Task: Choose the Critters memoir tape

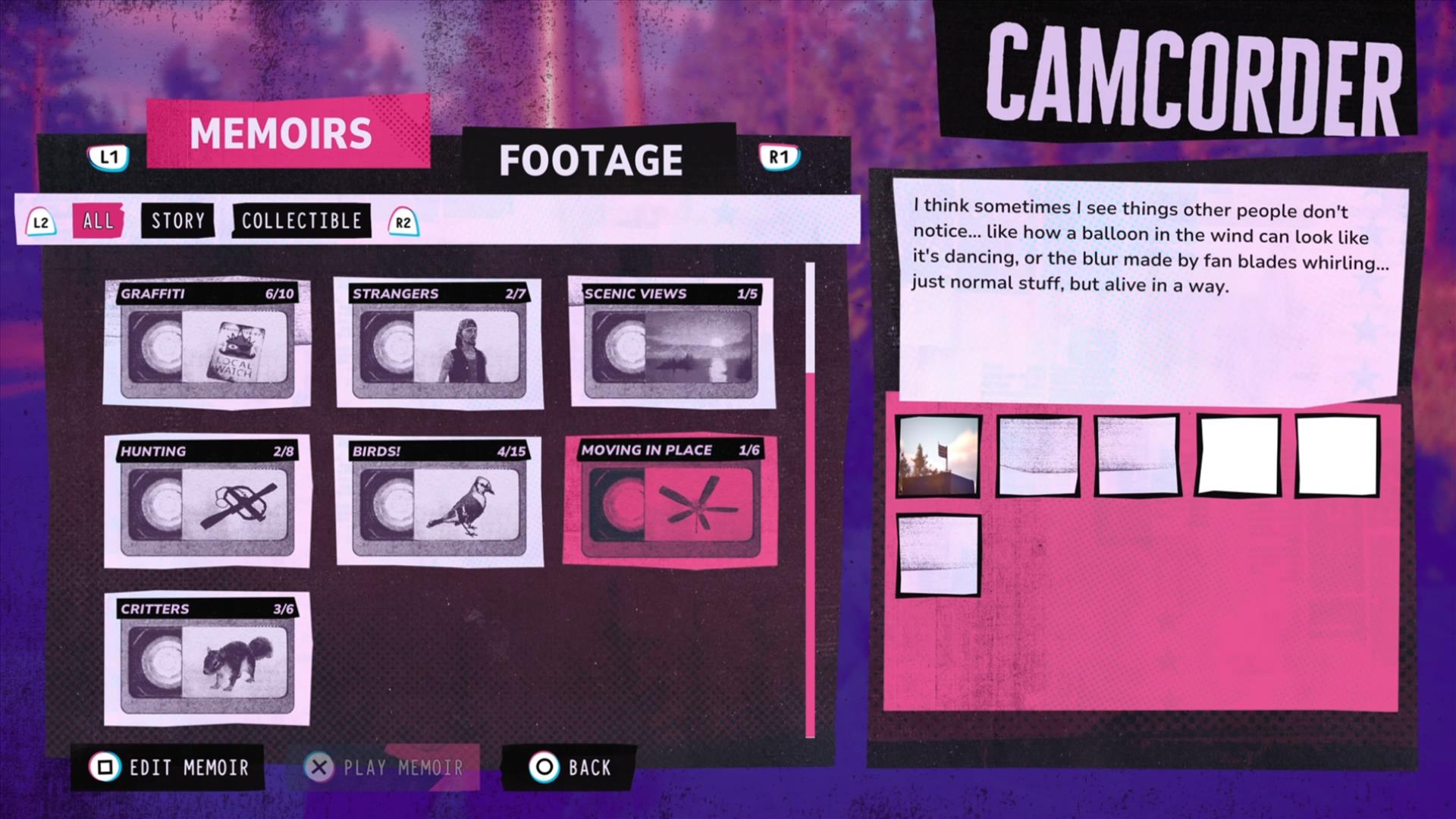Action: (207, 658)
